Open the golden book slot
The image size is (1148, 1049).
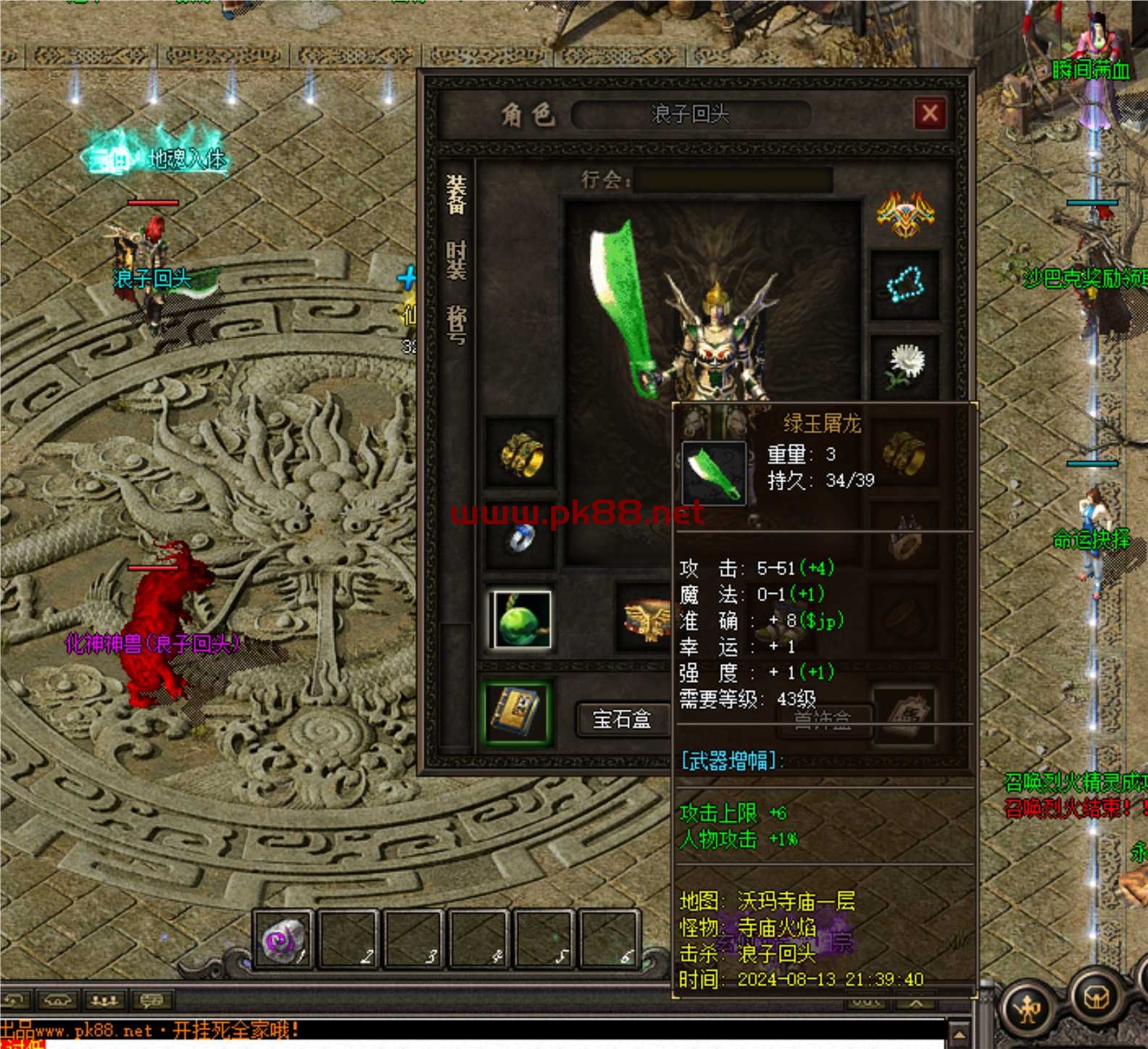[x=517, y=711]
